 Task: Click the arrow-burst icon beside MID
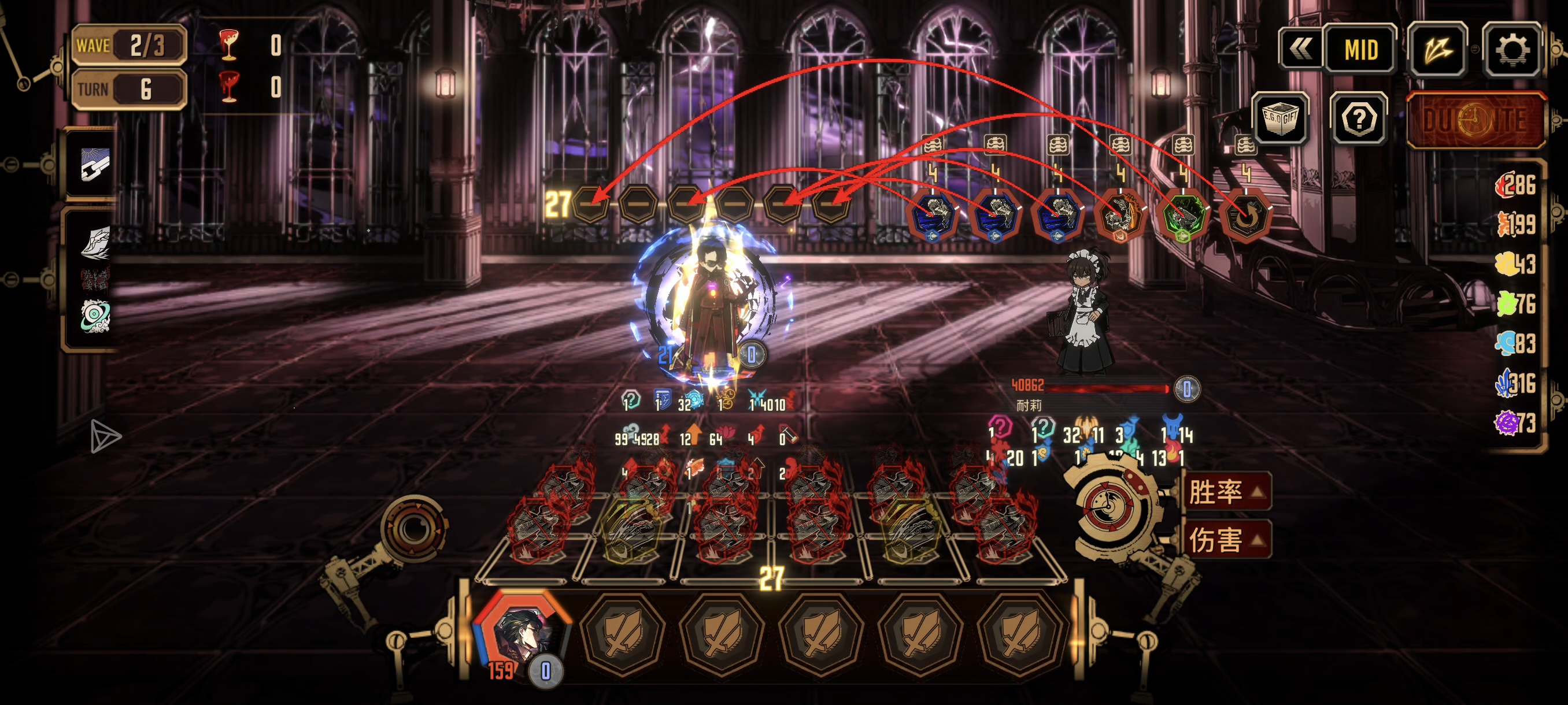click(1437, 50)
